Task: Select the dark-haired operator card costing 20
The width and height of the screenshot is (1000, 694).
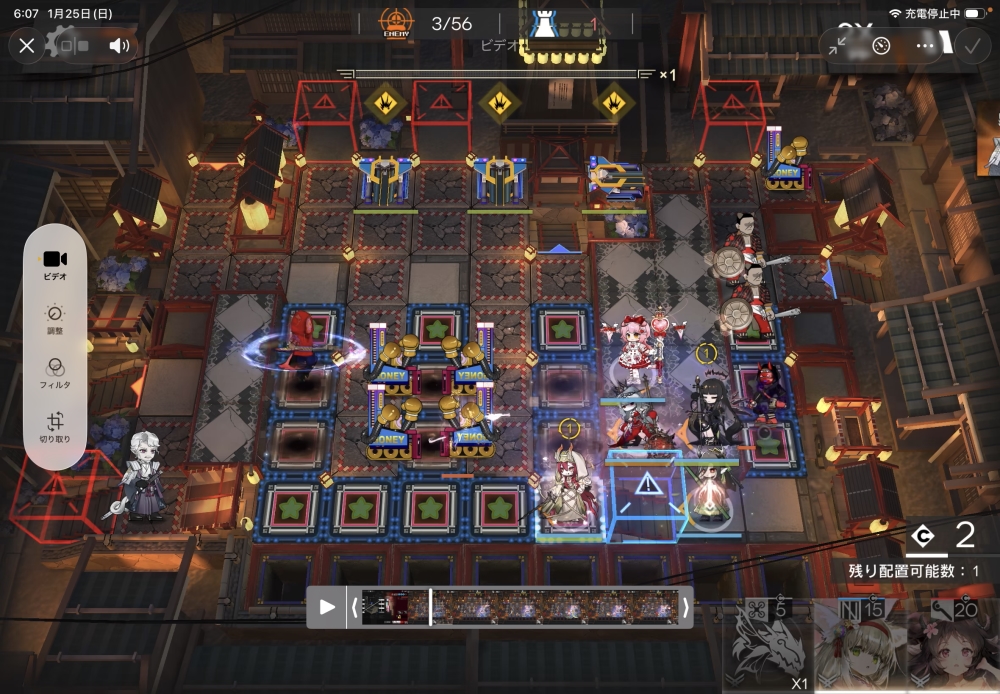Action: point(950,645)
